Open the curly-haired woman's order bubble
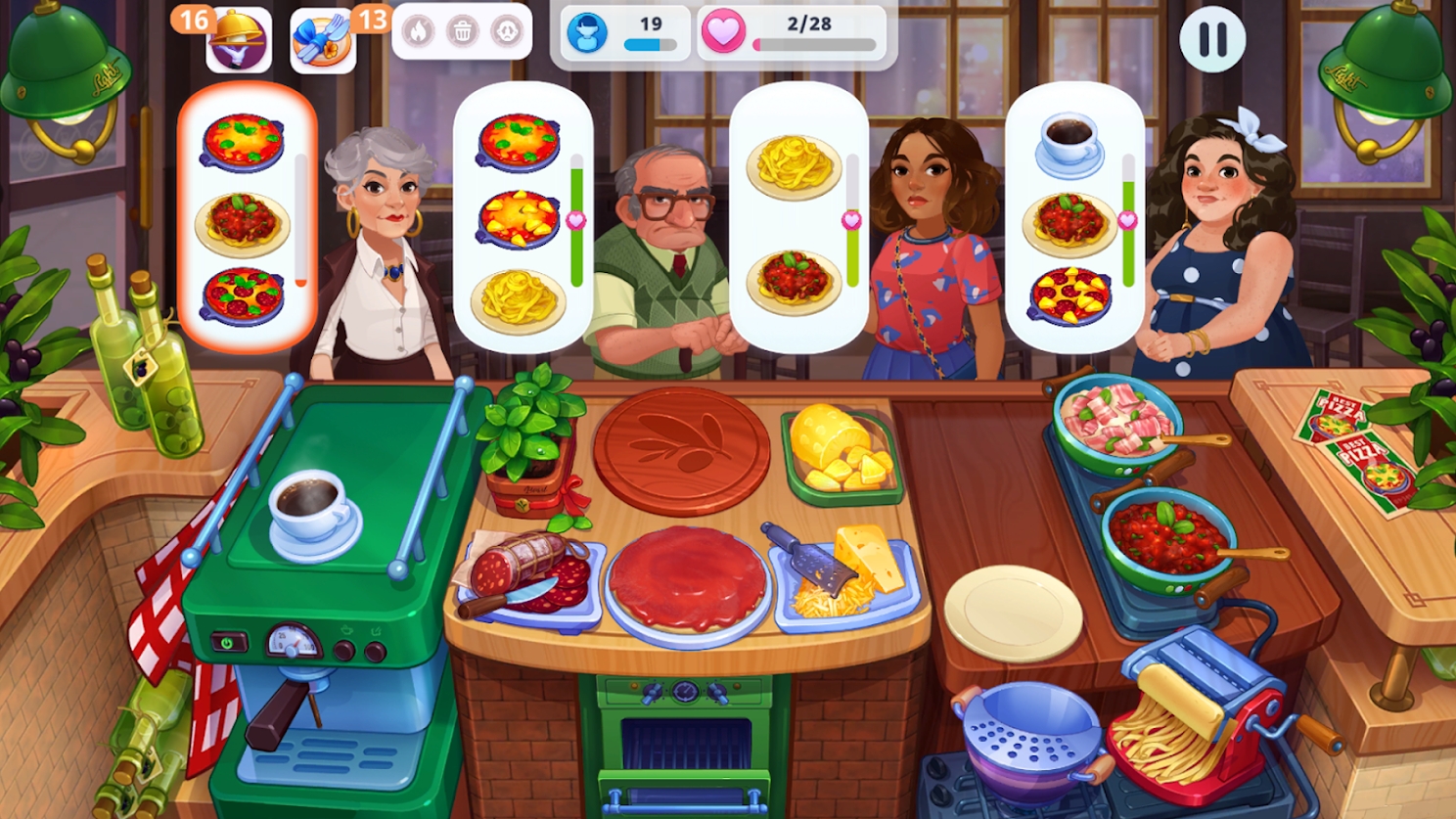Viewport: 1456px width, 819px height. (1076, 220)
